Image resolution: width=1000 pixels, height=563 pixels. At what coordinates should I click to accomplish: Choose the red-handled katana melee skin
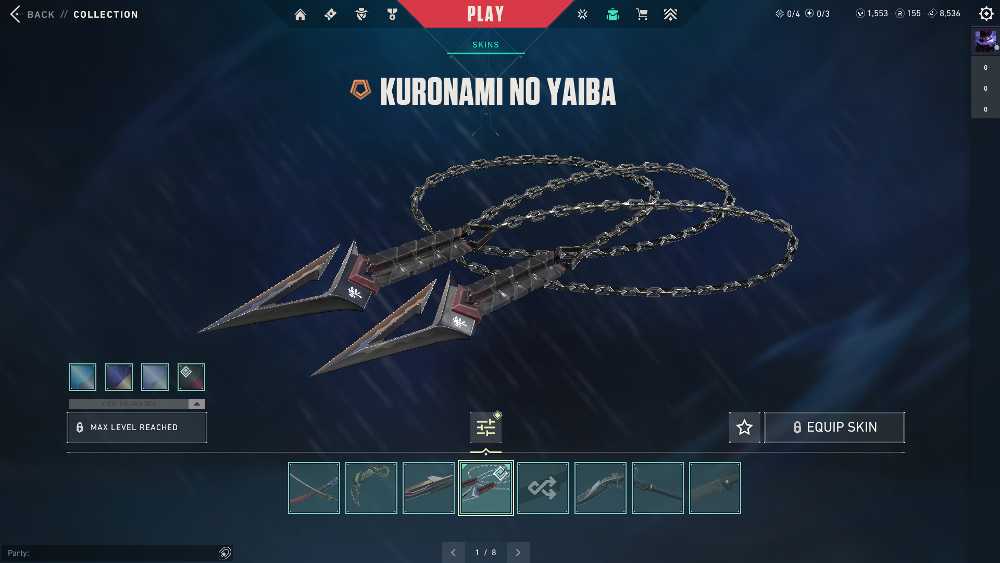pos(314,488)
